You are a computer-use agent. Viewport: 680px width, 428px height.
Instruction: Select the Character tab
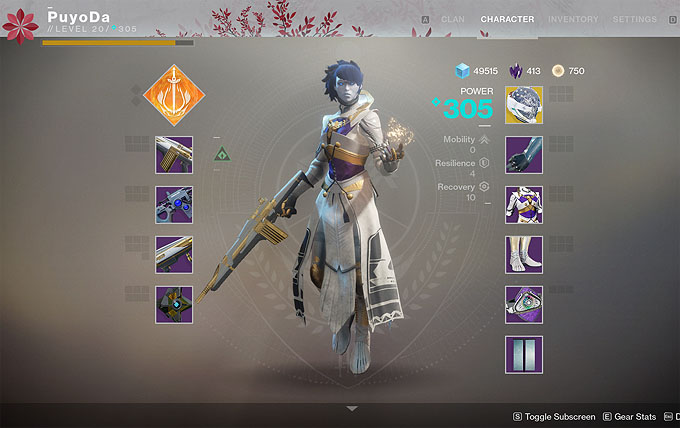pos(507,19)
